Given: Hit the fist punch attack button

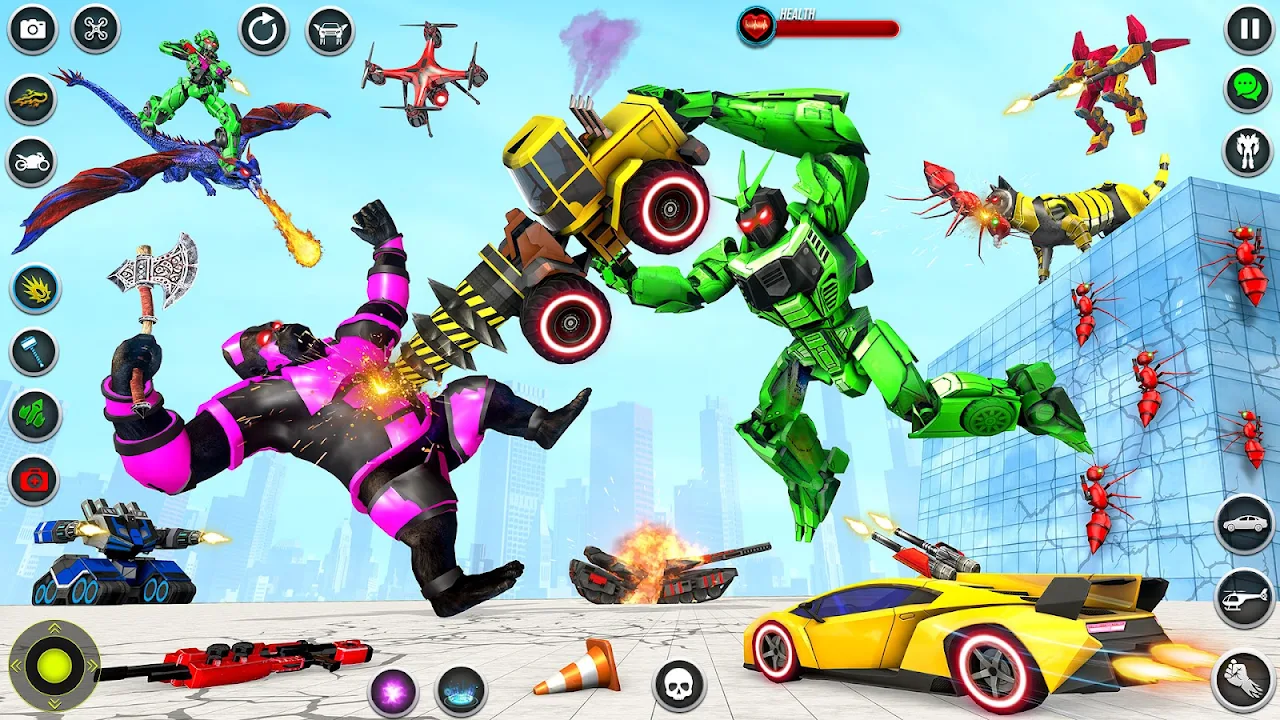Looking at the screenshot, I should (1243, 679).
